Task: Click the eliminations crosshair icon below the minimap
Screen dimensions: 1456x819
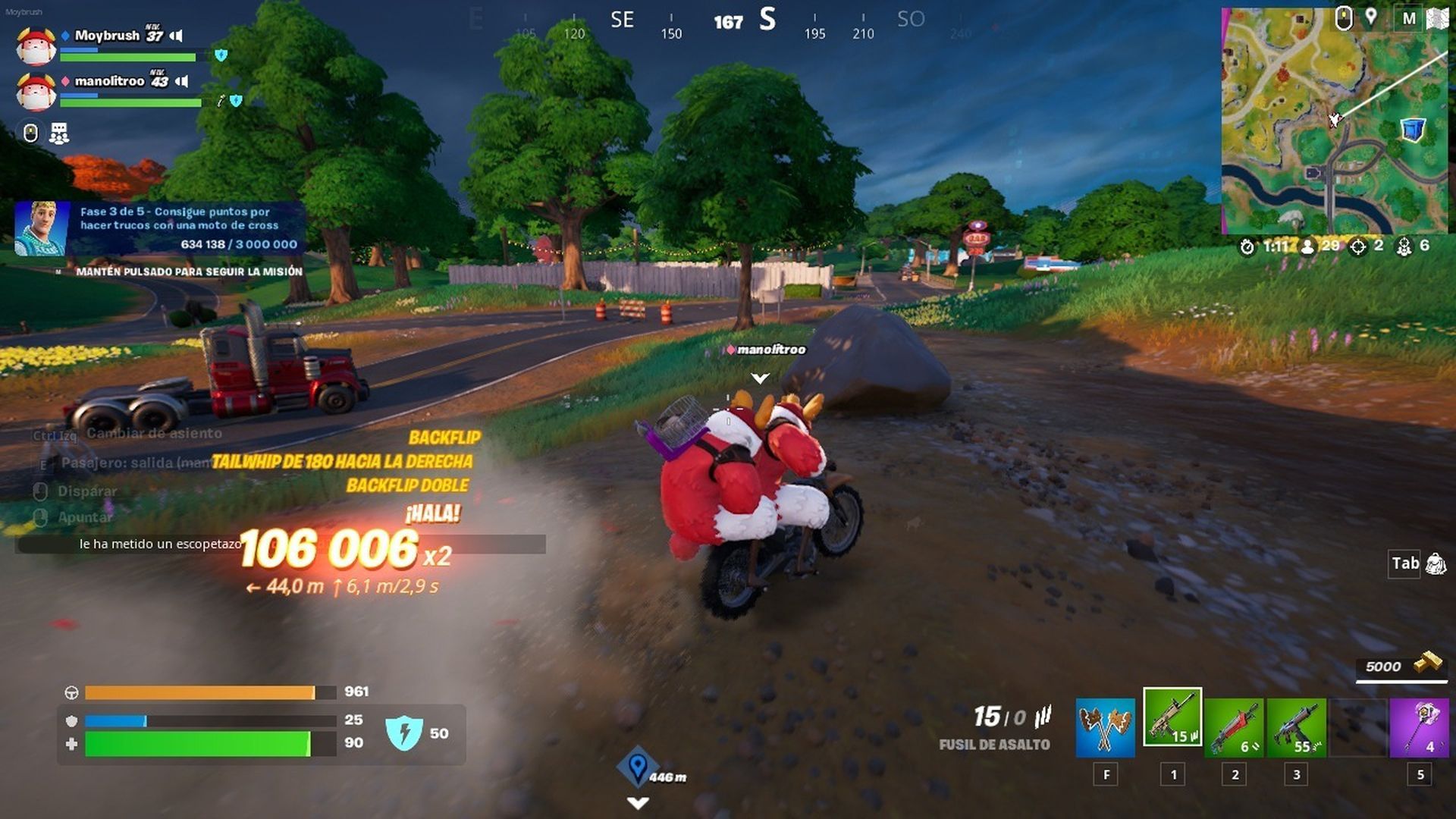Action: click(1358, 246)
